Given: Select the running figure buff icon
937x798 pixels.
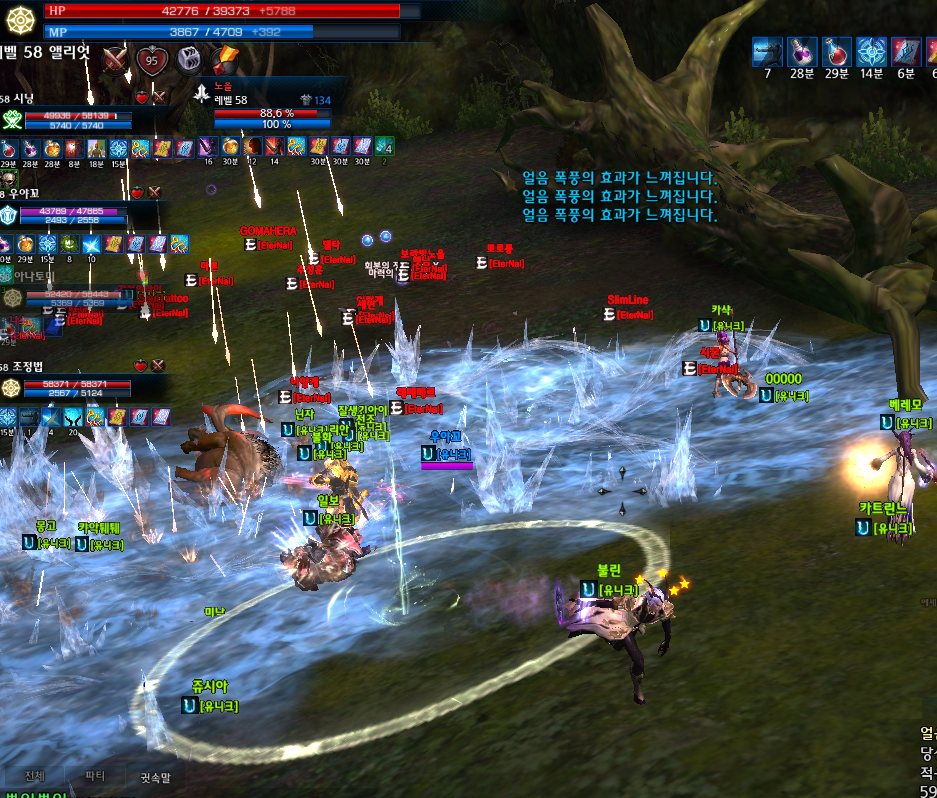Looking at the screenshot, I should click(767, 52).
